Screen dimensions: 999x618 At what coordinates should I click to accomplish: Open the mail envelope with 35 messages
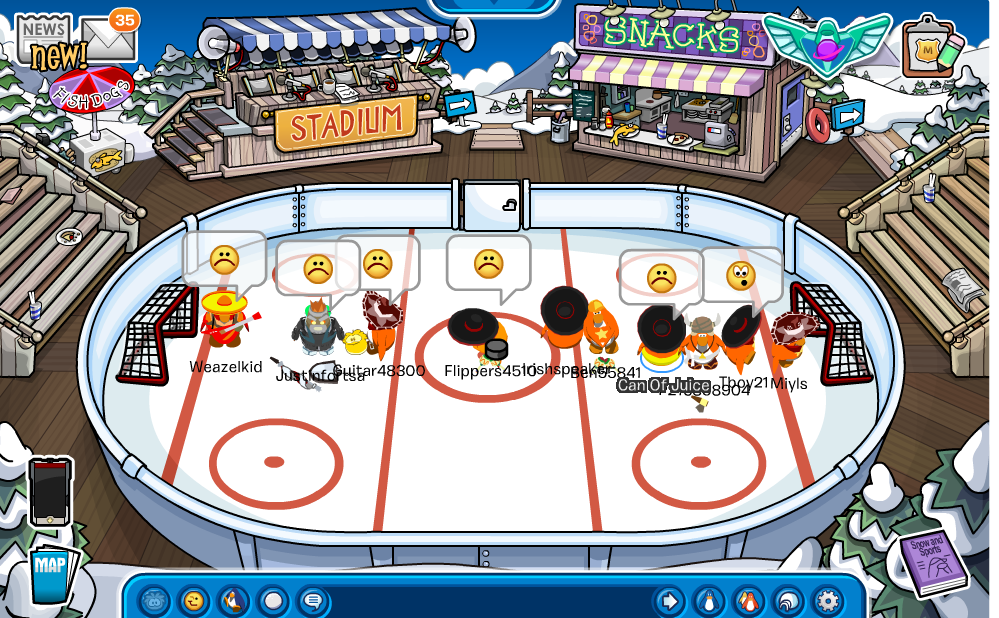click(108, 38)
